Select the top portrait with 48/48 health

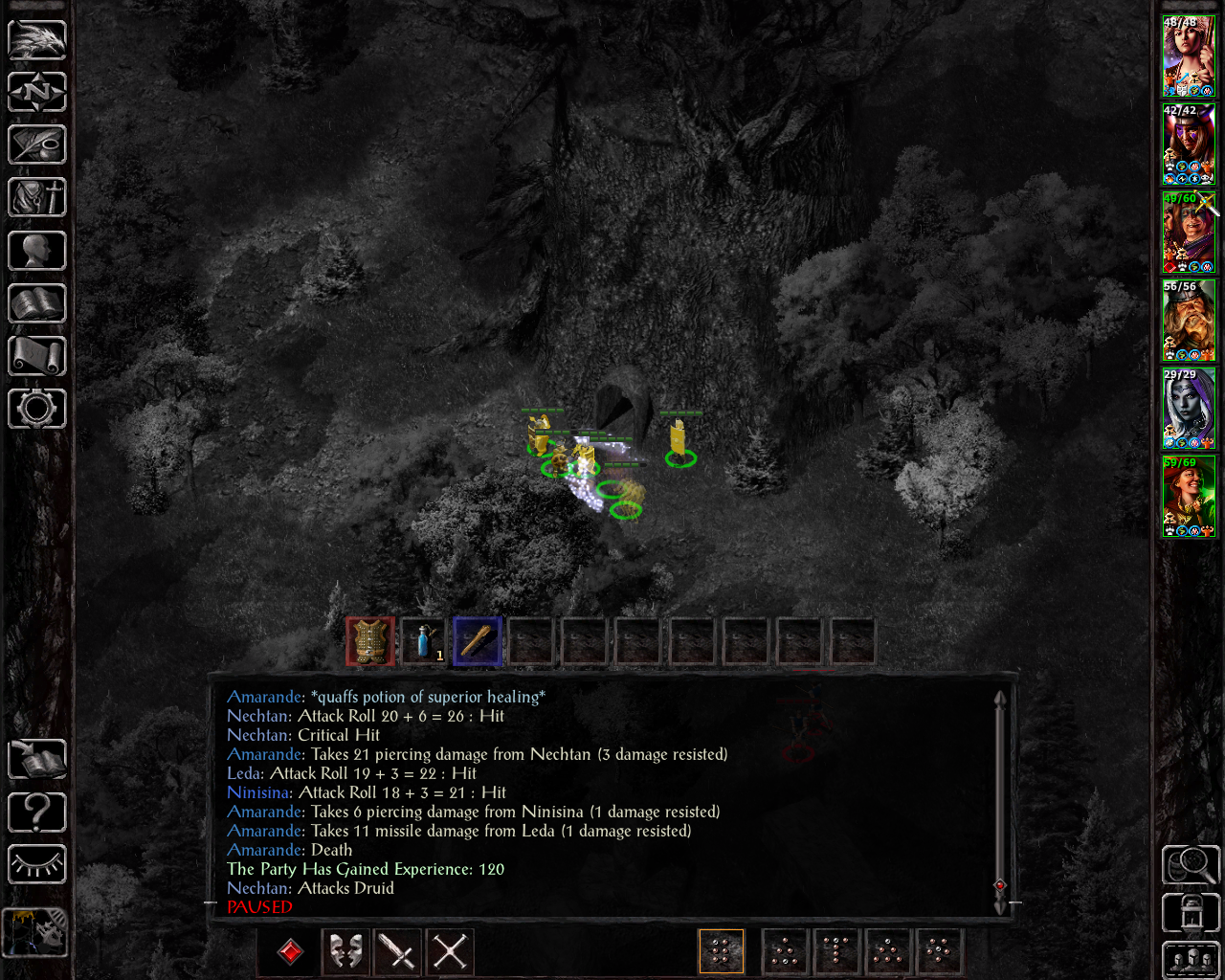[x=1189, y=56]
